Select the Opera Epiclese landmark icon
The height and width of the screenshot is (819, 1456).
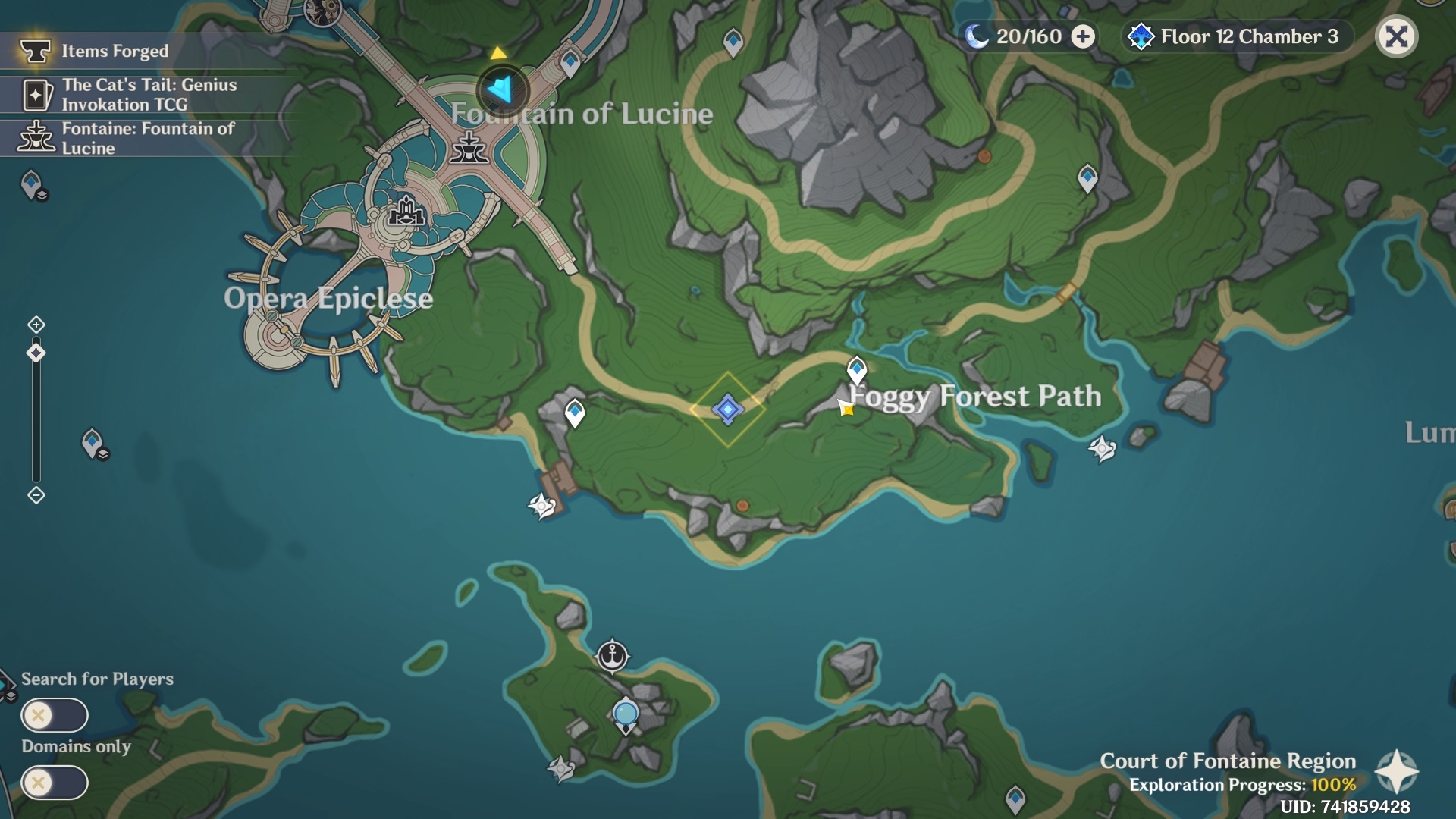407,212
